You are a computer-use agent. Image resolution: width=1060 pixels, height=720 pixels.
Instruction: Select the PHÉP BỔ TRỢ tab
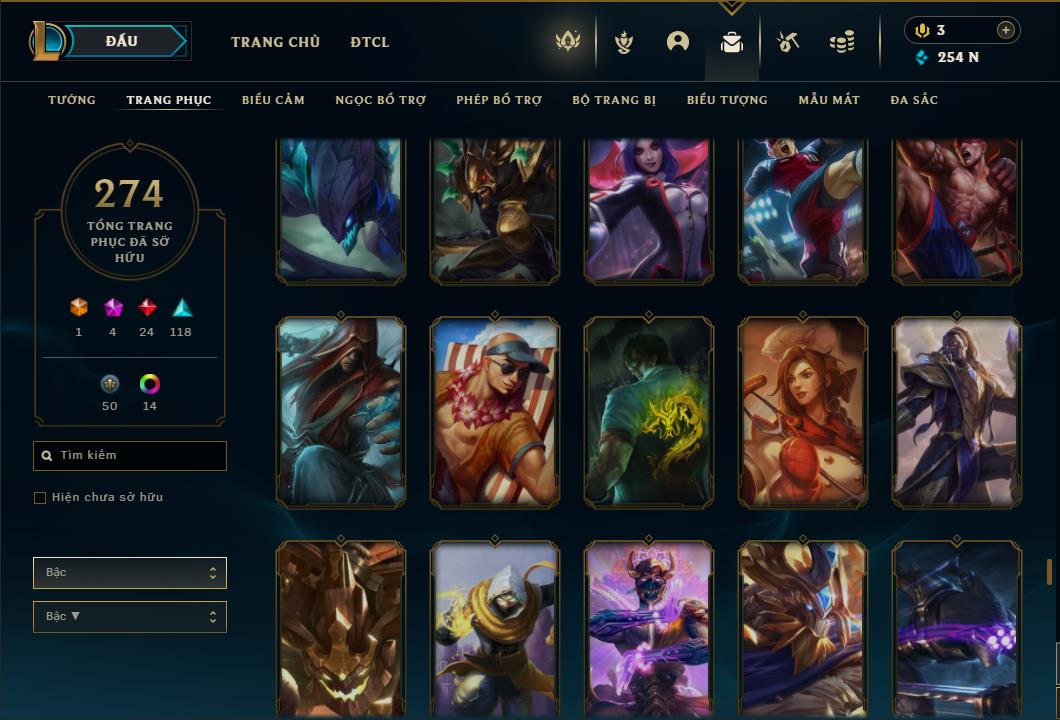tap(499, 100)
